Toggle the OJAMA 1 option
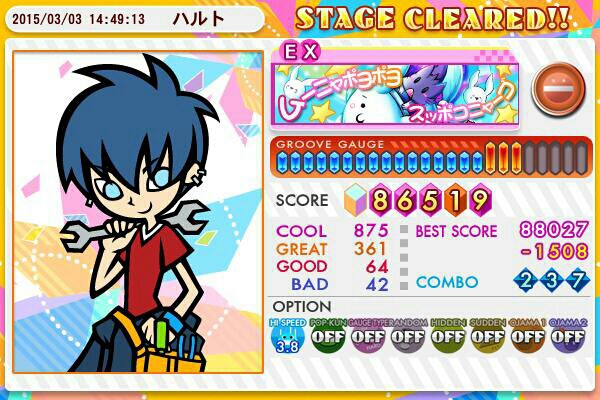This screenshot has height=400, width=600. click(527, 337)
